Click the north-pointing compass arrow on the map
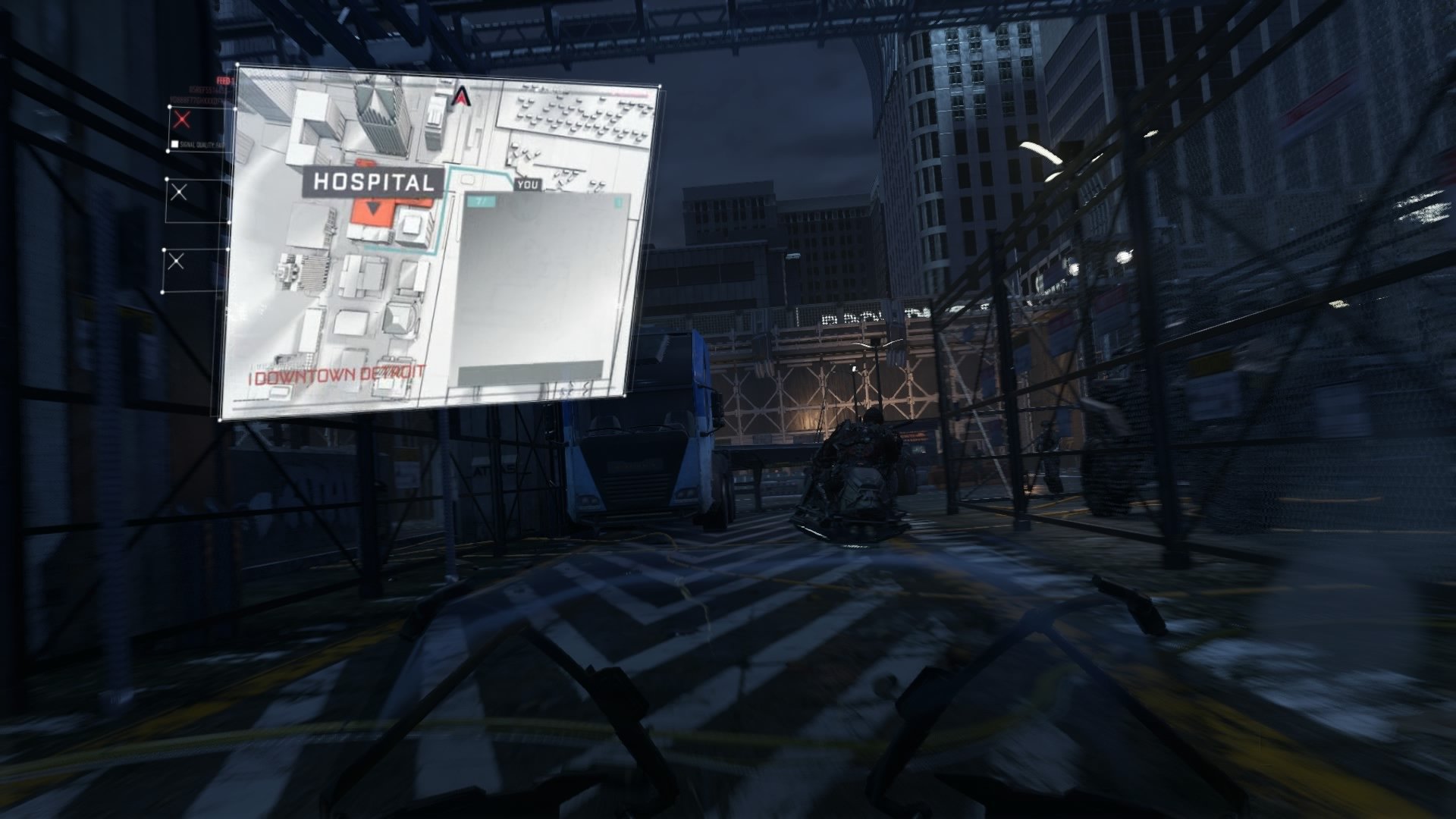 (x=463, y=97)
